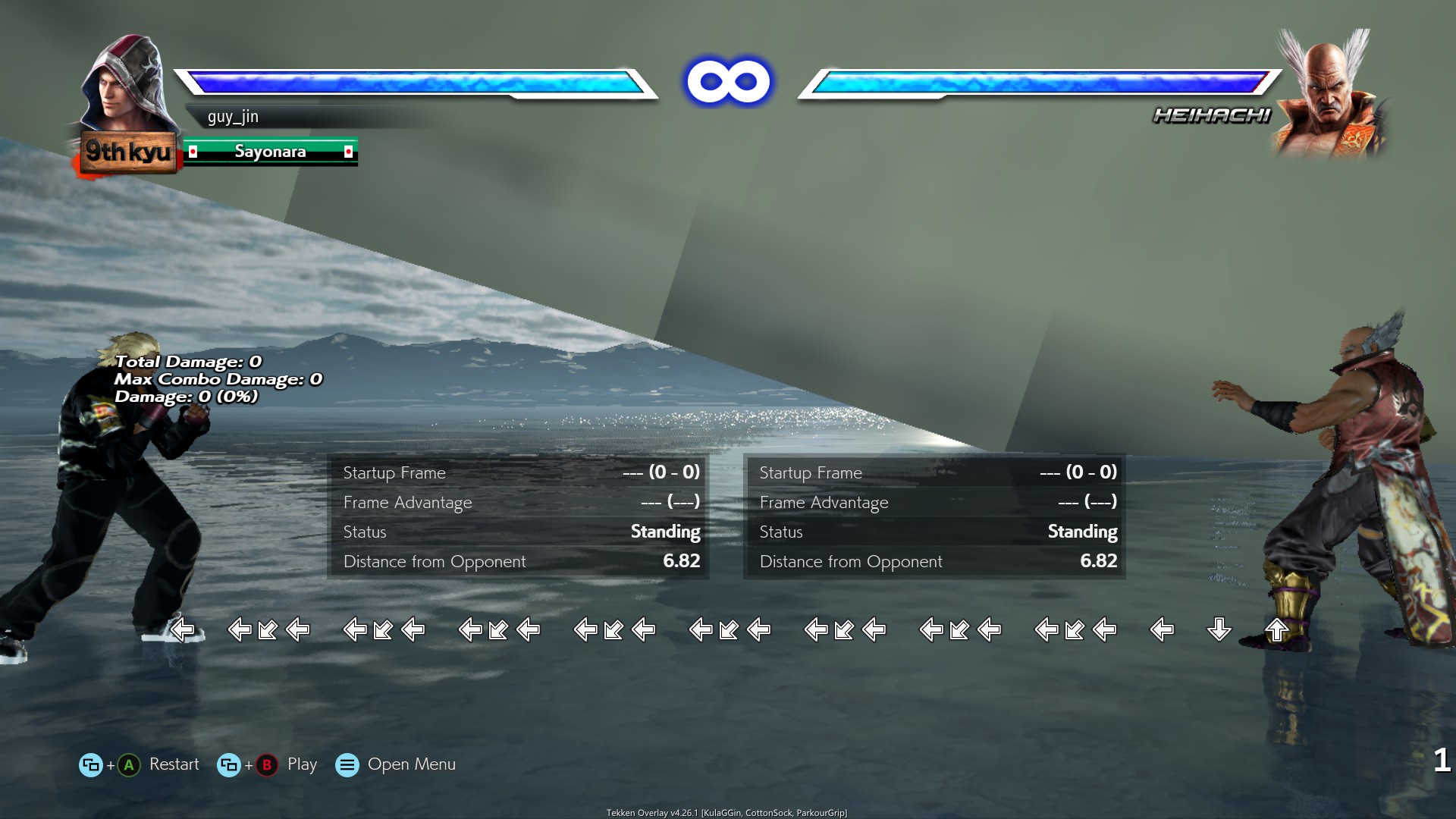Select the Sayonara player title banner

point(270,151)
